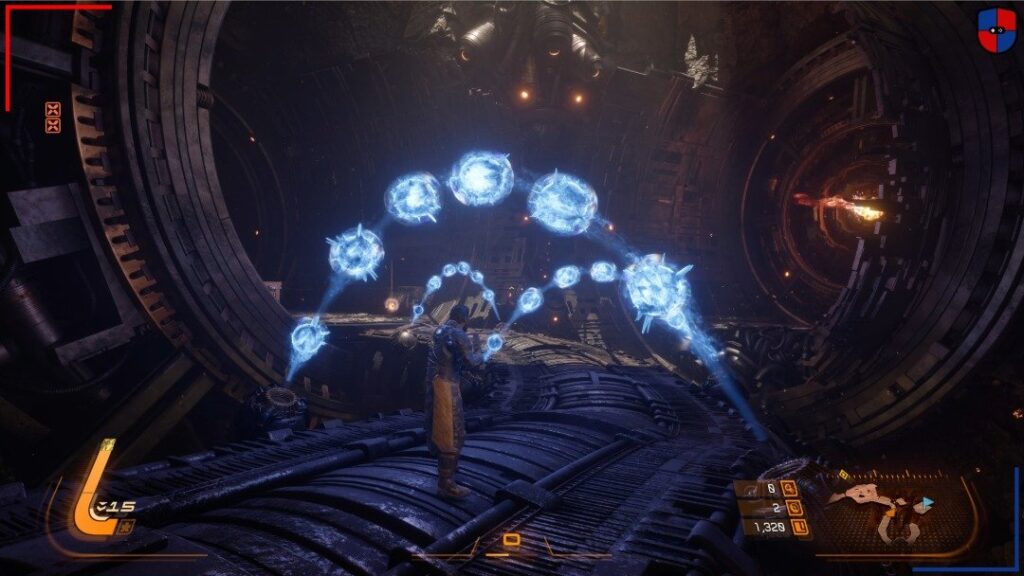This screenshot has width=1024, height=576.
Task: Select the small orange indicator at bottom center
Action: (x=511, y=541)
